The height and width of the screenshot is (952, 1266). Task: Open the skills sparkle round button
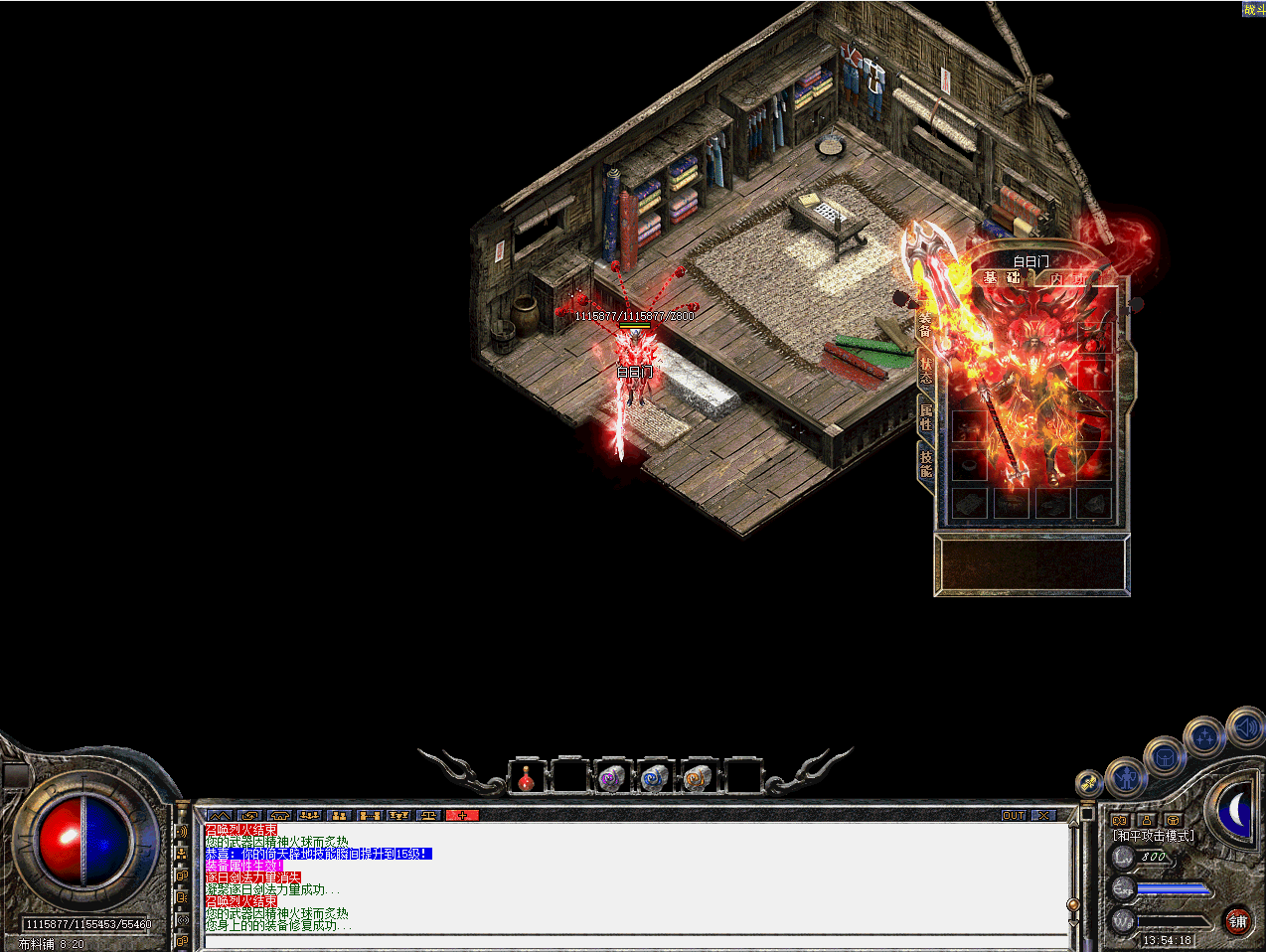pos(1204,737)
